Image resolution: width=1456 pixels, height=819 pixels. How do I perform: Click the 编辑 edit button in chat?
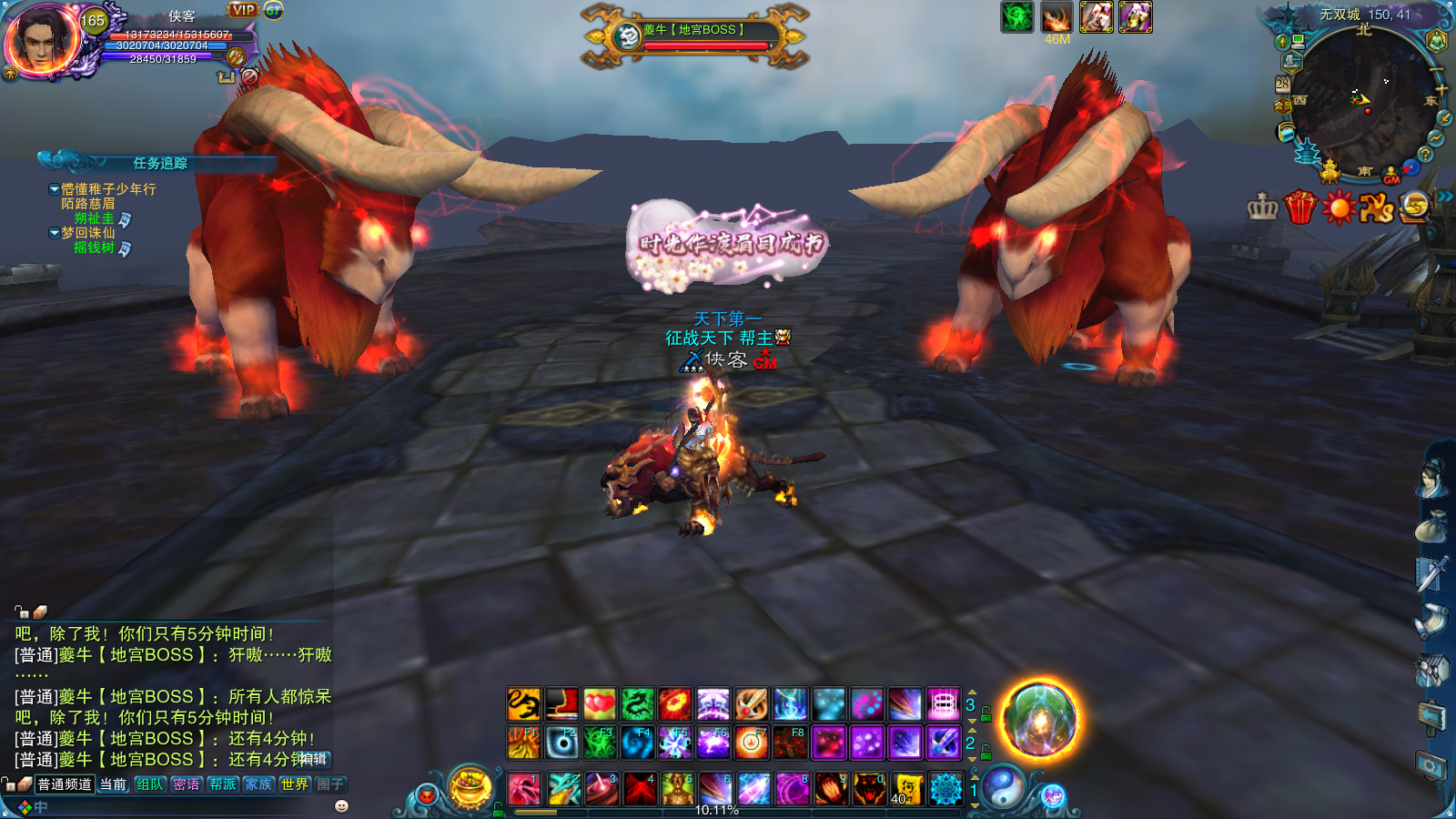click(312, 759)
